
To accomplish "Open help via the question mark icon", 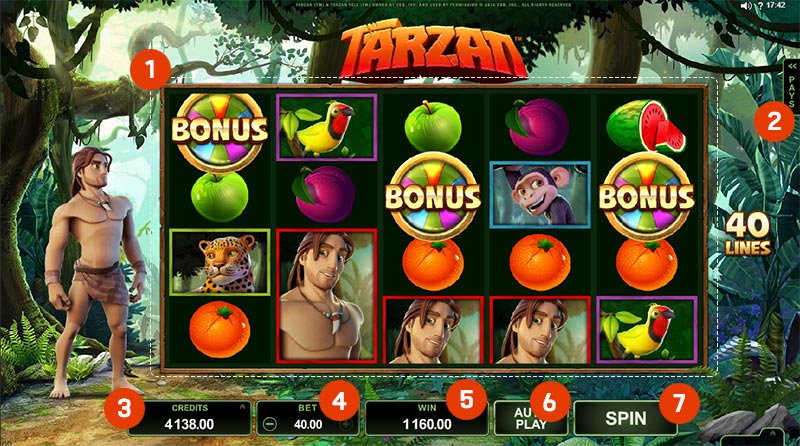I will 762,6.
